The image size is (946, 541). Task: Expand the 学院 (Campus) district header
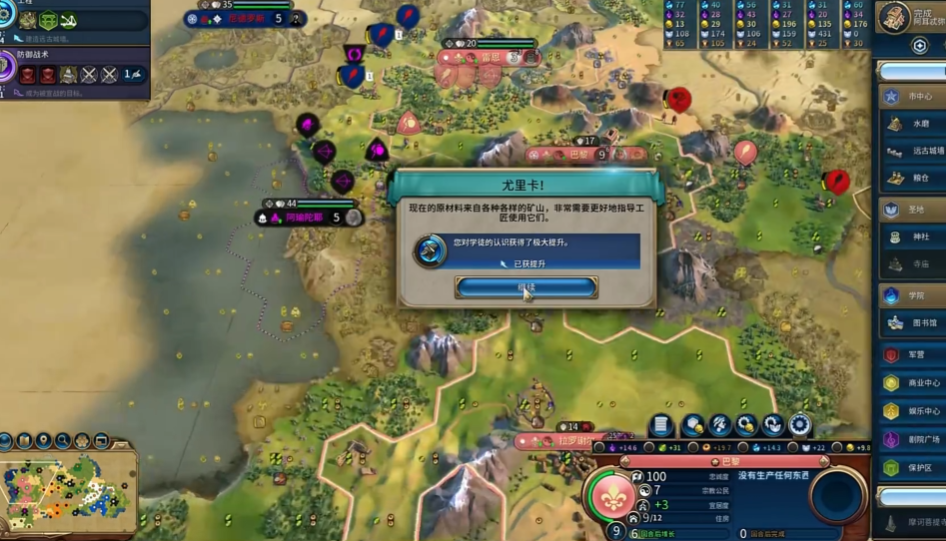pos(912,296)
